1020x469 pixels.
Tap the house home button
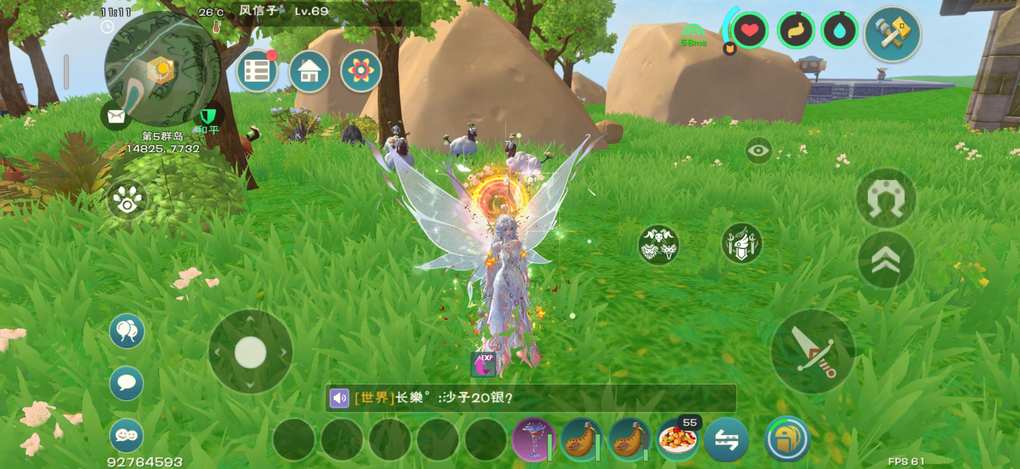309,71
